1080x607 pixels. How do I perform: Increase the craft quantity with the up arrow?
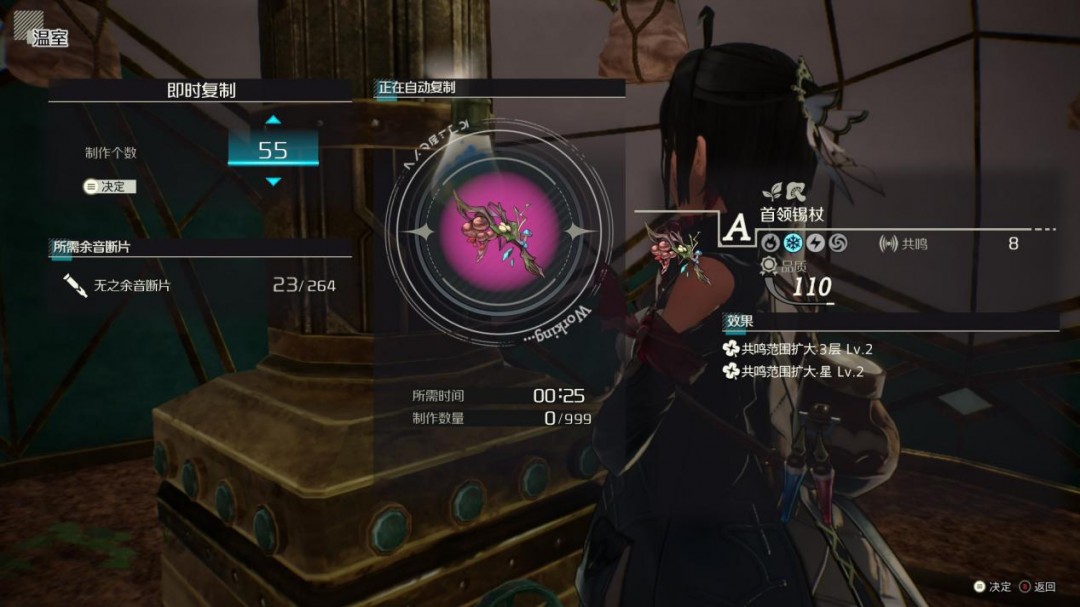[273, 121]
